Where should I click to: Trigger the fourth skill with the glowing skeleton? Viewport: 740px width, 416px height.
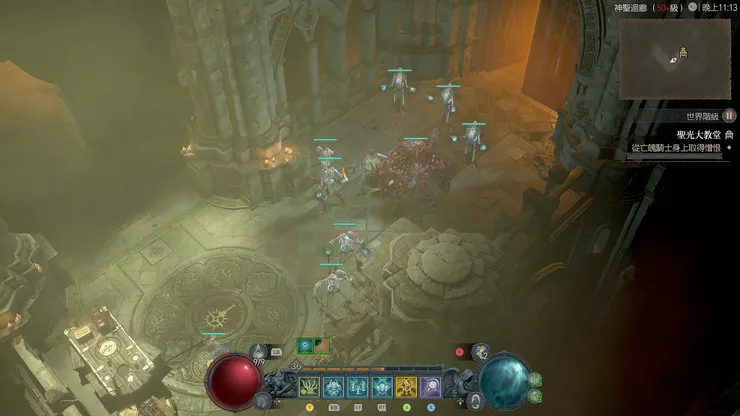382,386
